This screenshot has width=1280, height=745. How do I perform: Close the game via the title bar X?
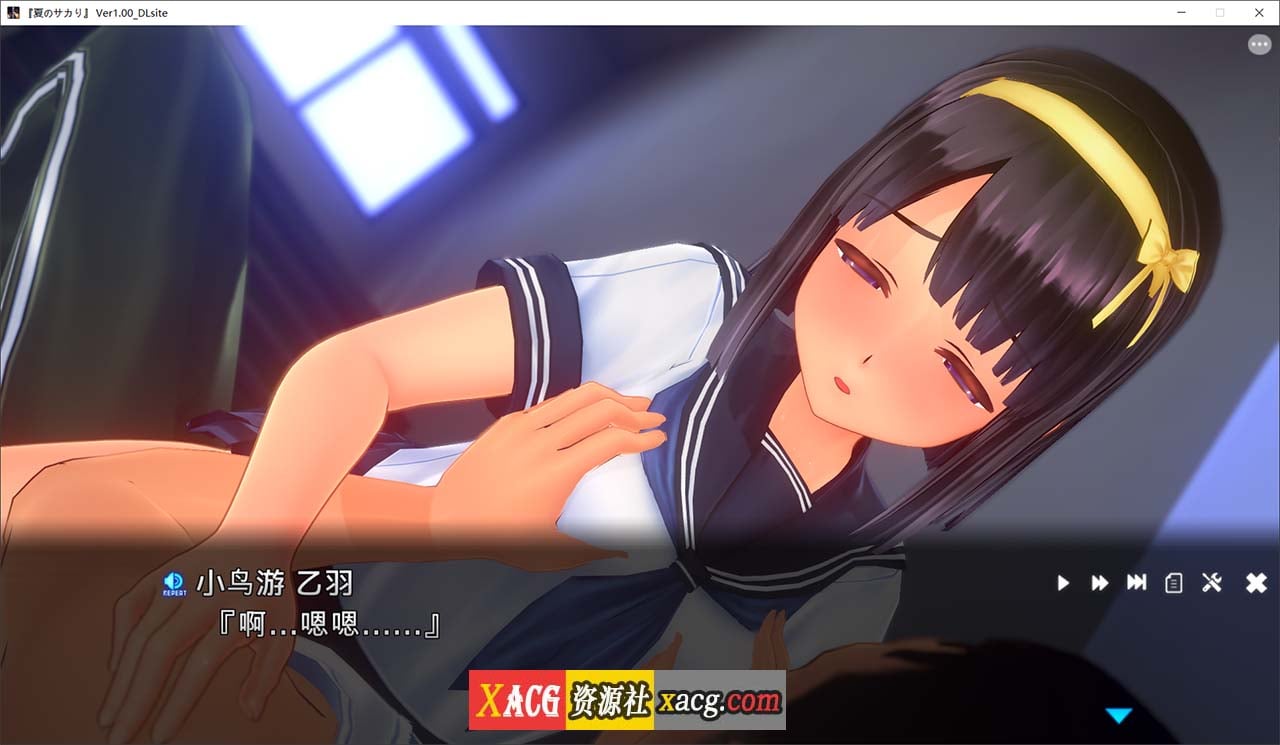coord(1258,12)
